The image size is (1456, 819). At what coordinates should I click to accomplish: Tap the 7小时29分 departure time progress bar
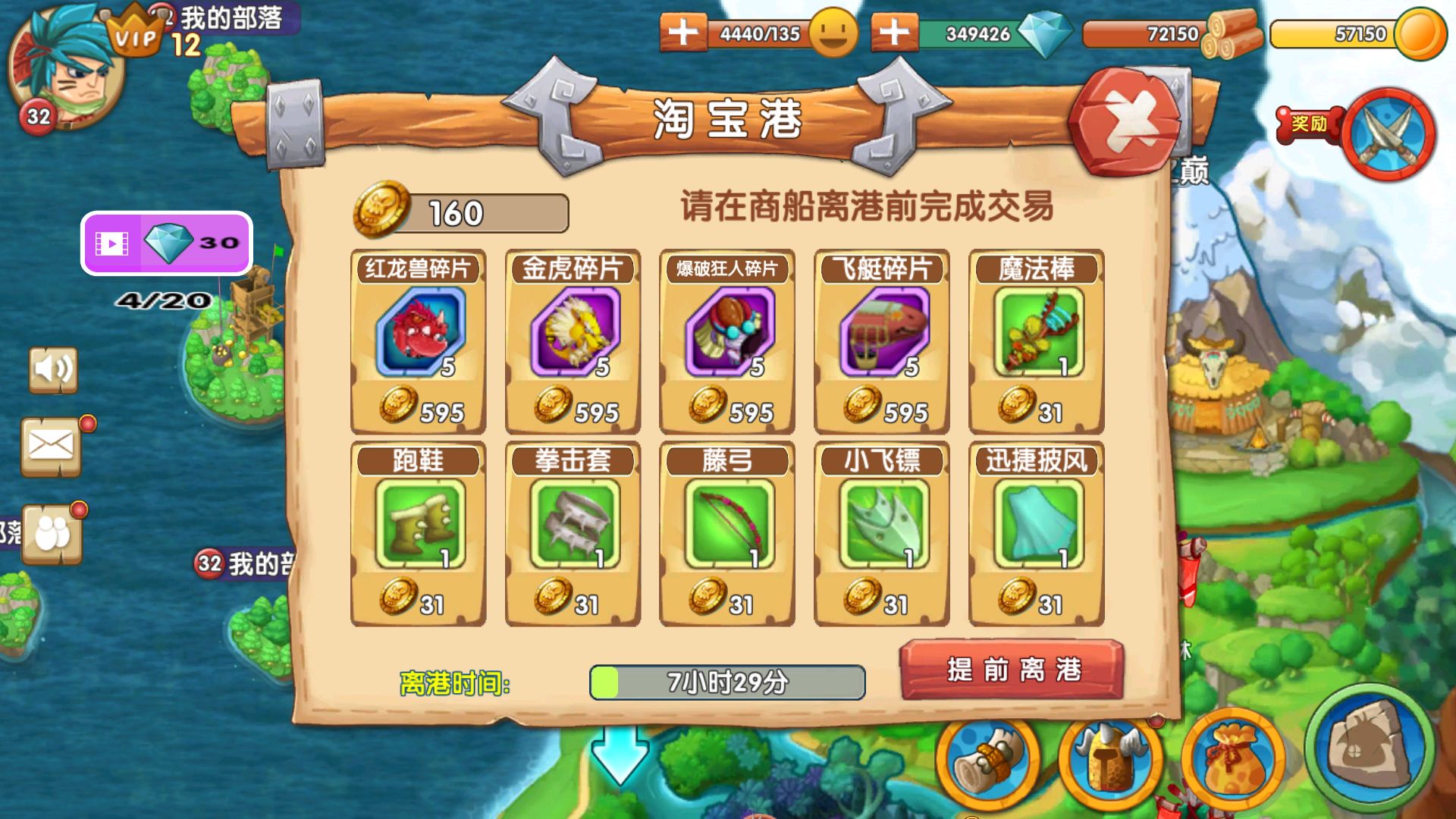pos(728,682)
